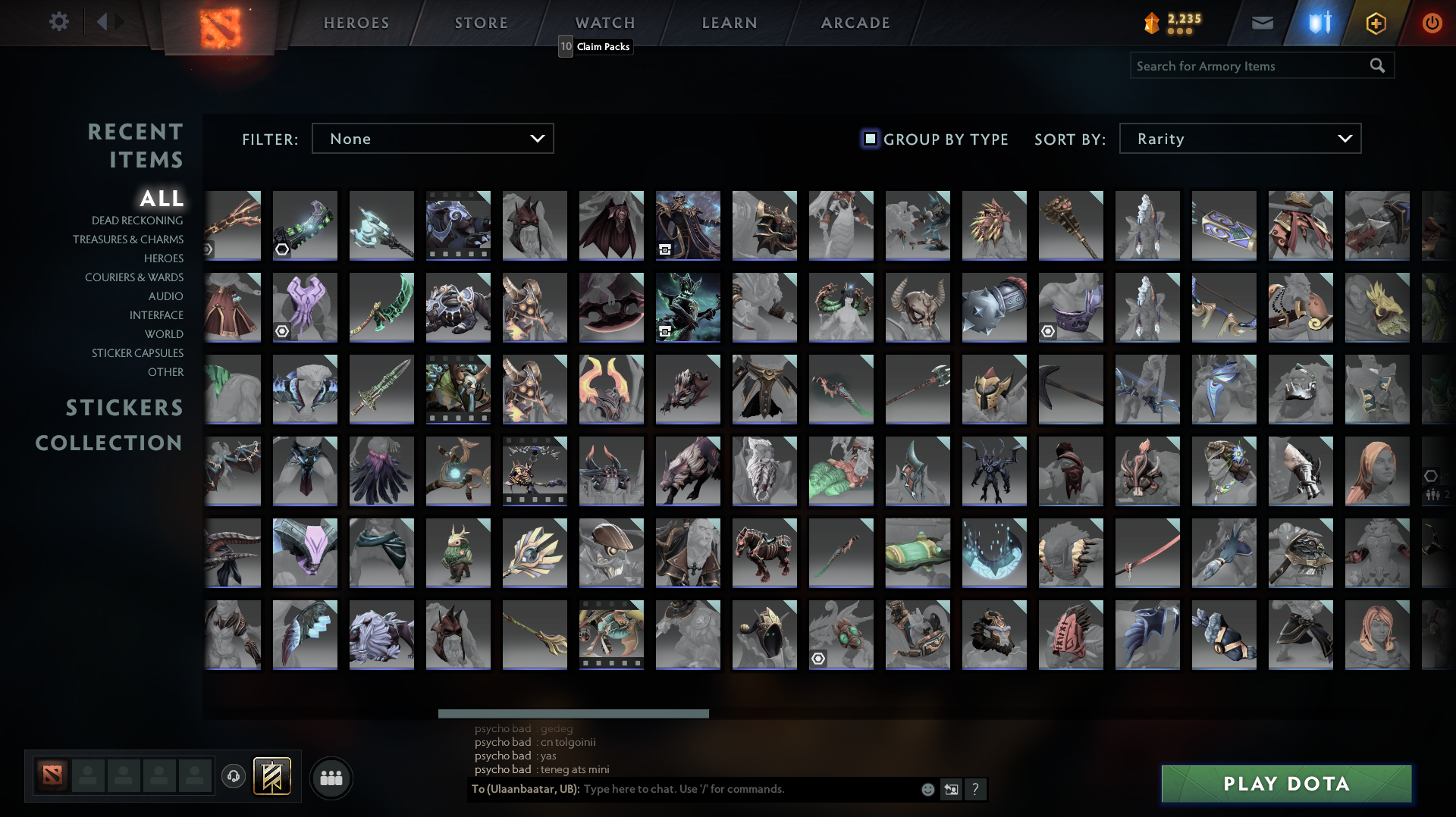Open the notifications mail icon
Image resolution: width=1456 pixels, height=817 pixels.
coord(1263,23)
